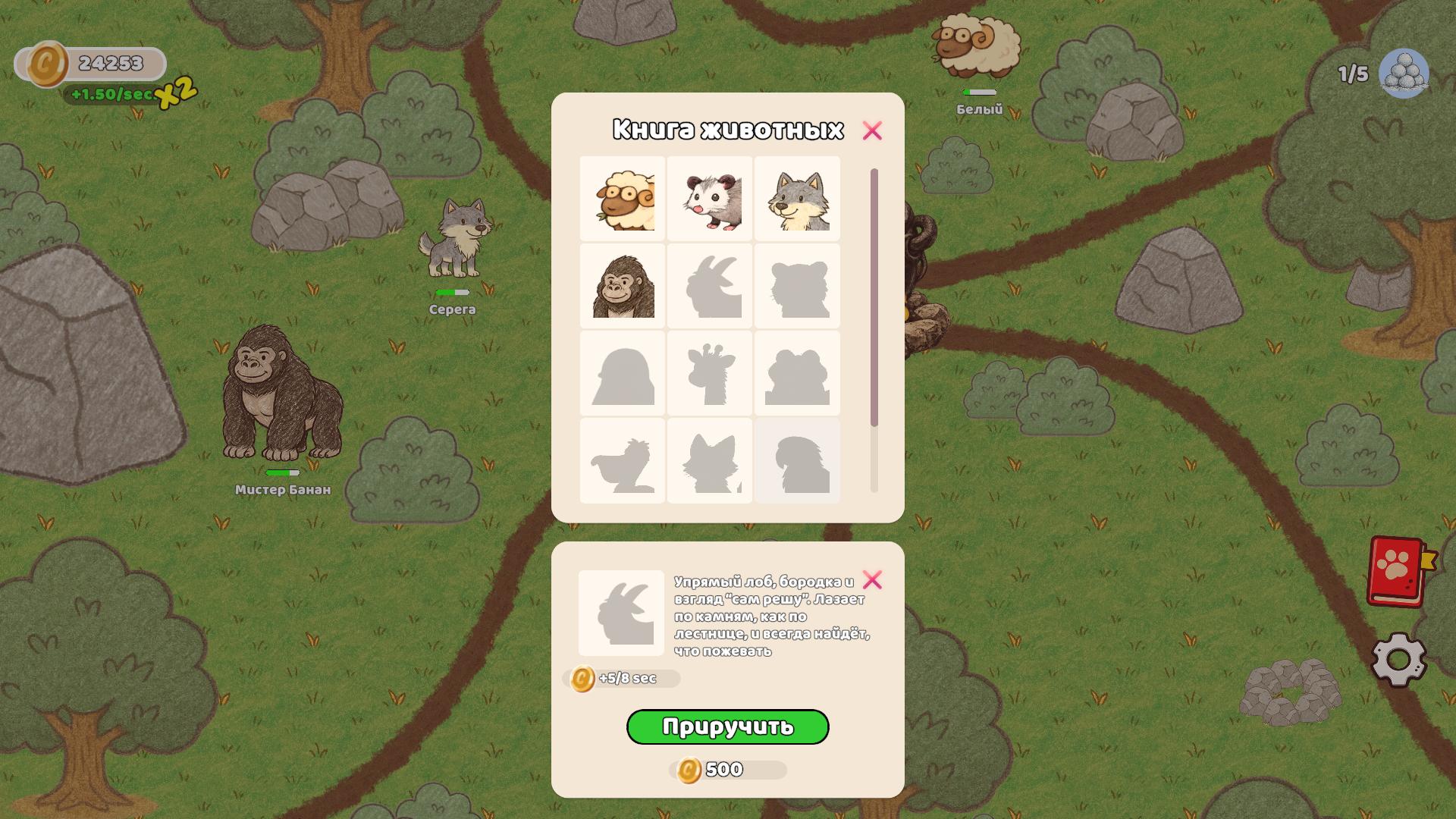
Task: Select the gorilla portrait in the animal book
Action: click(620, 287)
